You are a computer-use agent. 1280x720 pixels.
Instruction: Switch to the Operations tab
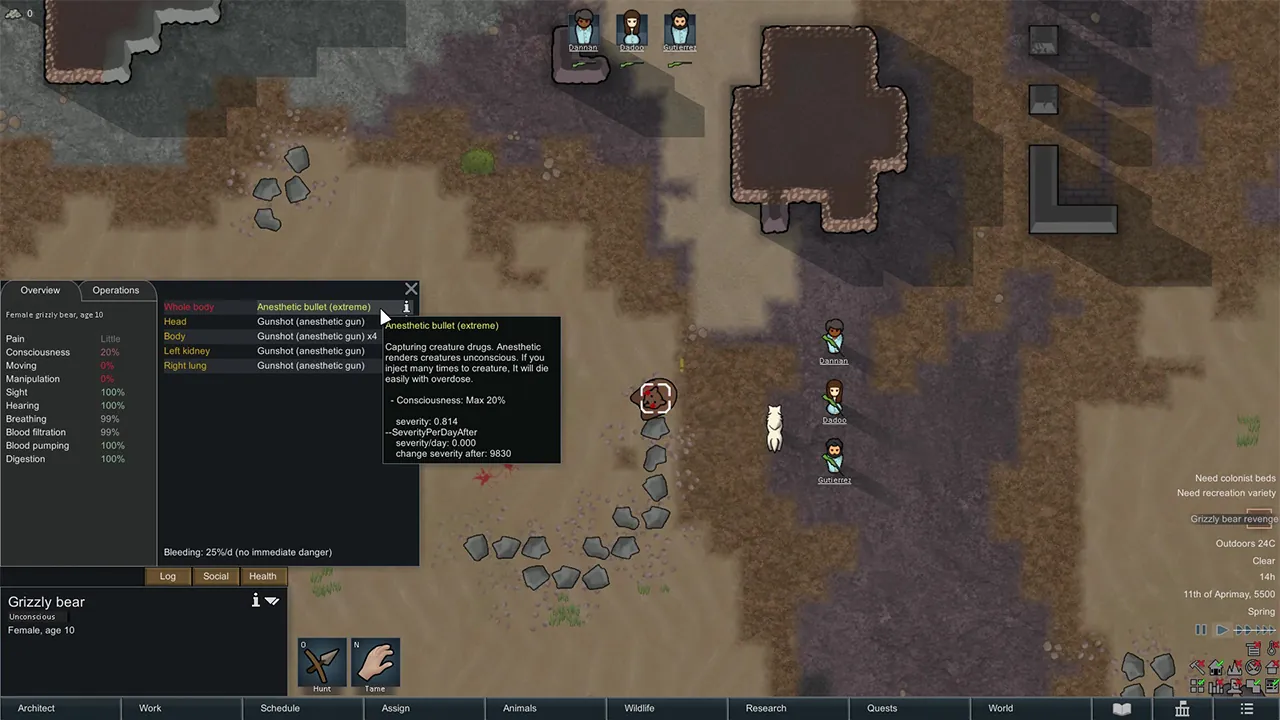(x=116, y=290)
